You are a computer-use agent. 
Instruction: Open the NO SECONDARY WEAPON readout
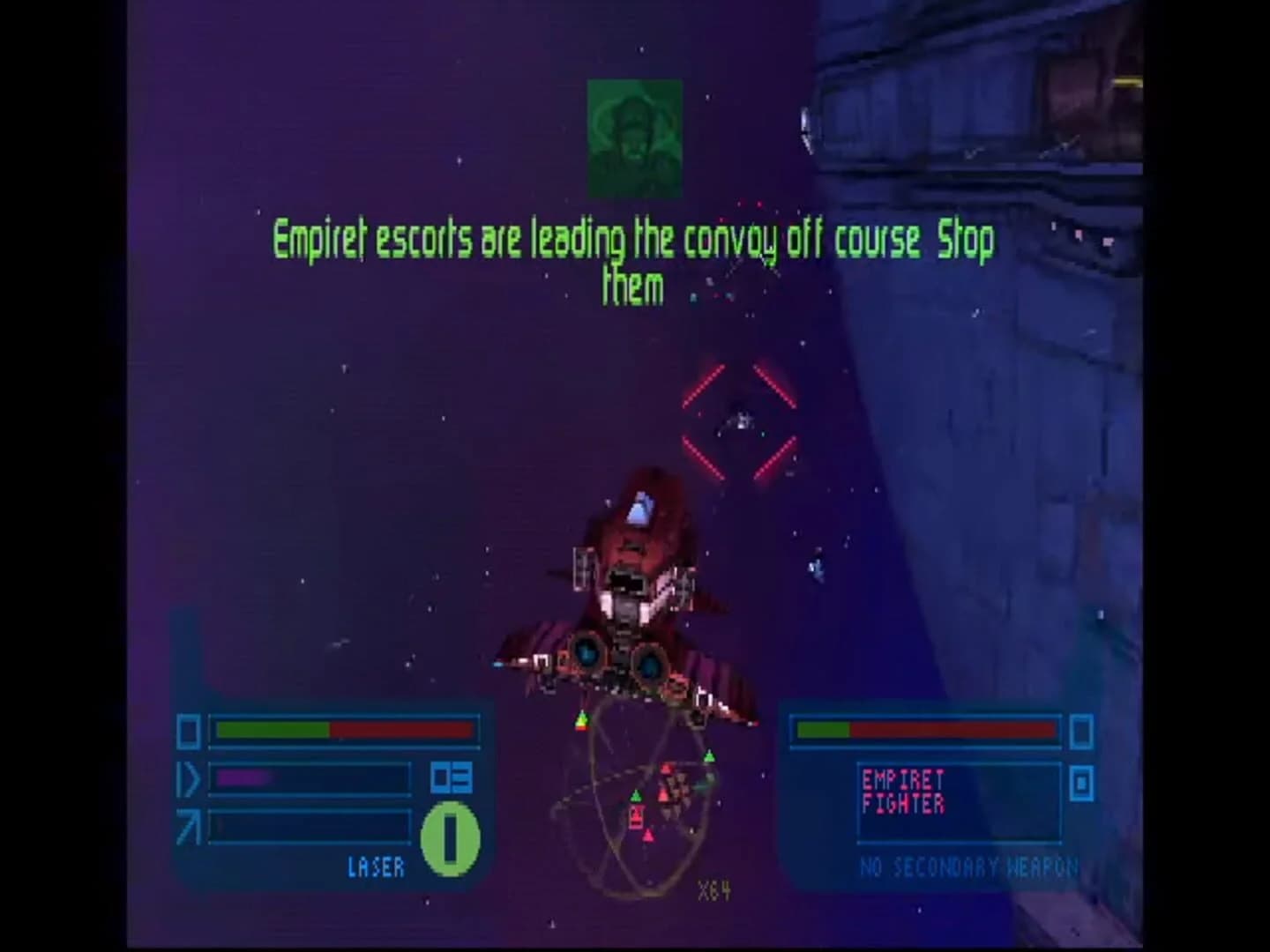tap(967, 866)
